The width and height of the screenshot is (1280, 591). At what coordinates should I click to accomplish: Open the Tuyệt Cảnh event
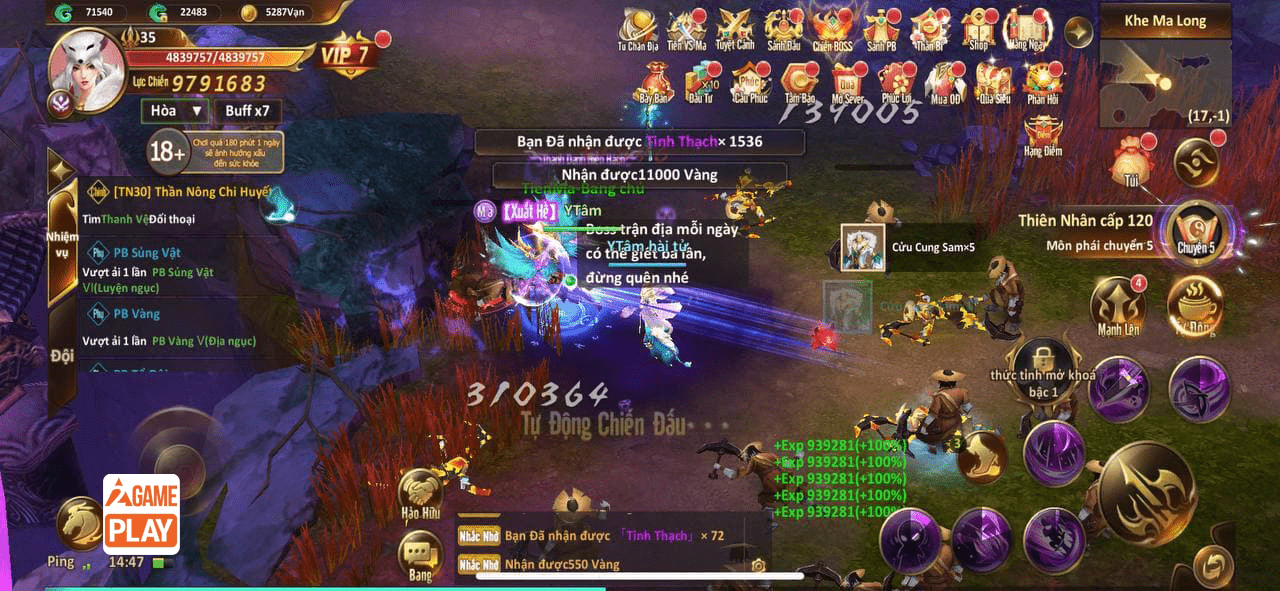coord(735,30)
